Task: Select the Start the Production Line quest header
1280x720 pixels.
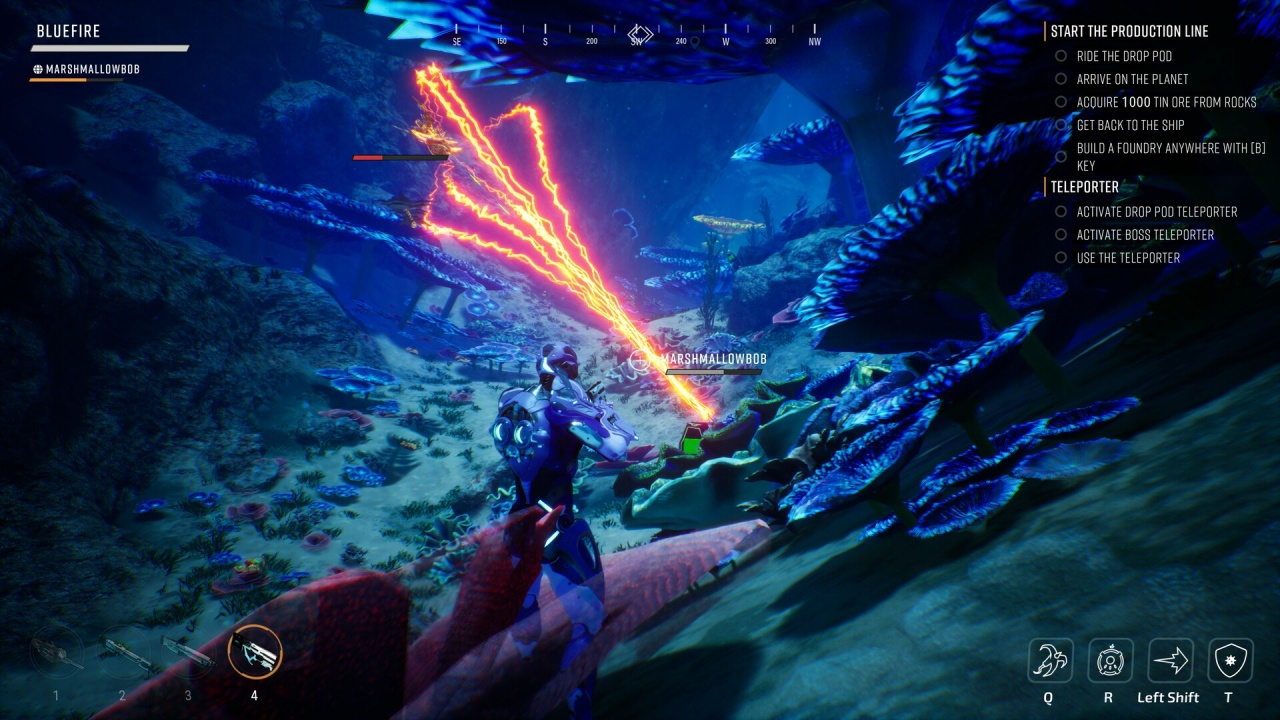Action: pyautogui.click(x=1129, y=31)
